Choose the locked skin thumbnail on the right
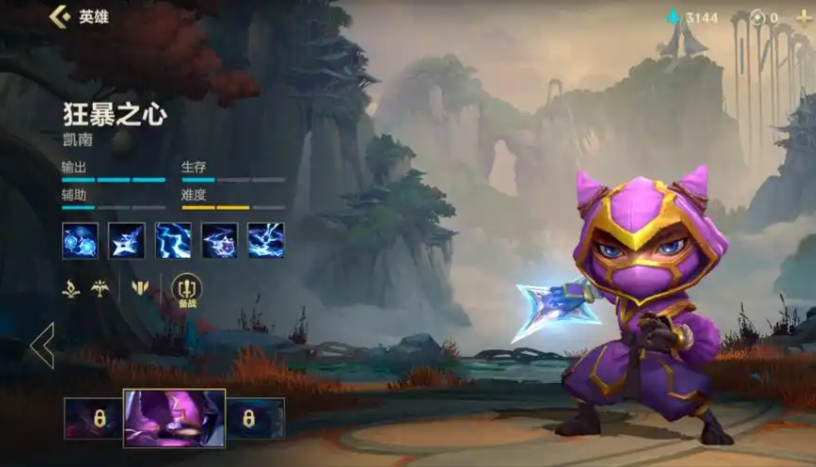The height and width of the screenshot is (467, 816). (255, 418)
